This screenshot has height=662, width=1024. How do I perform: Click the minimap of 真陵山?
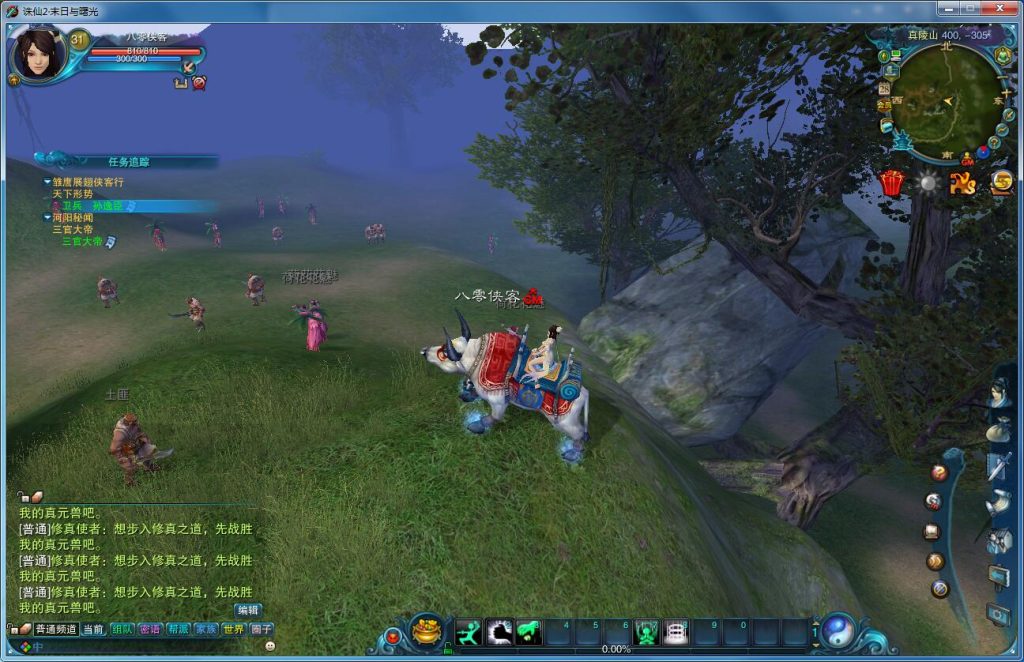(945, 102)
